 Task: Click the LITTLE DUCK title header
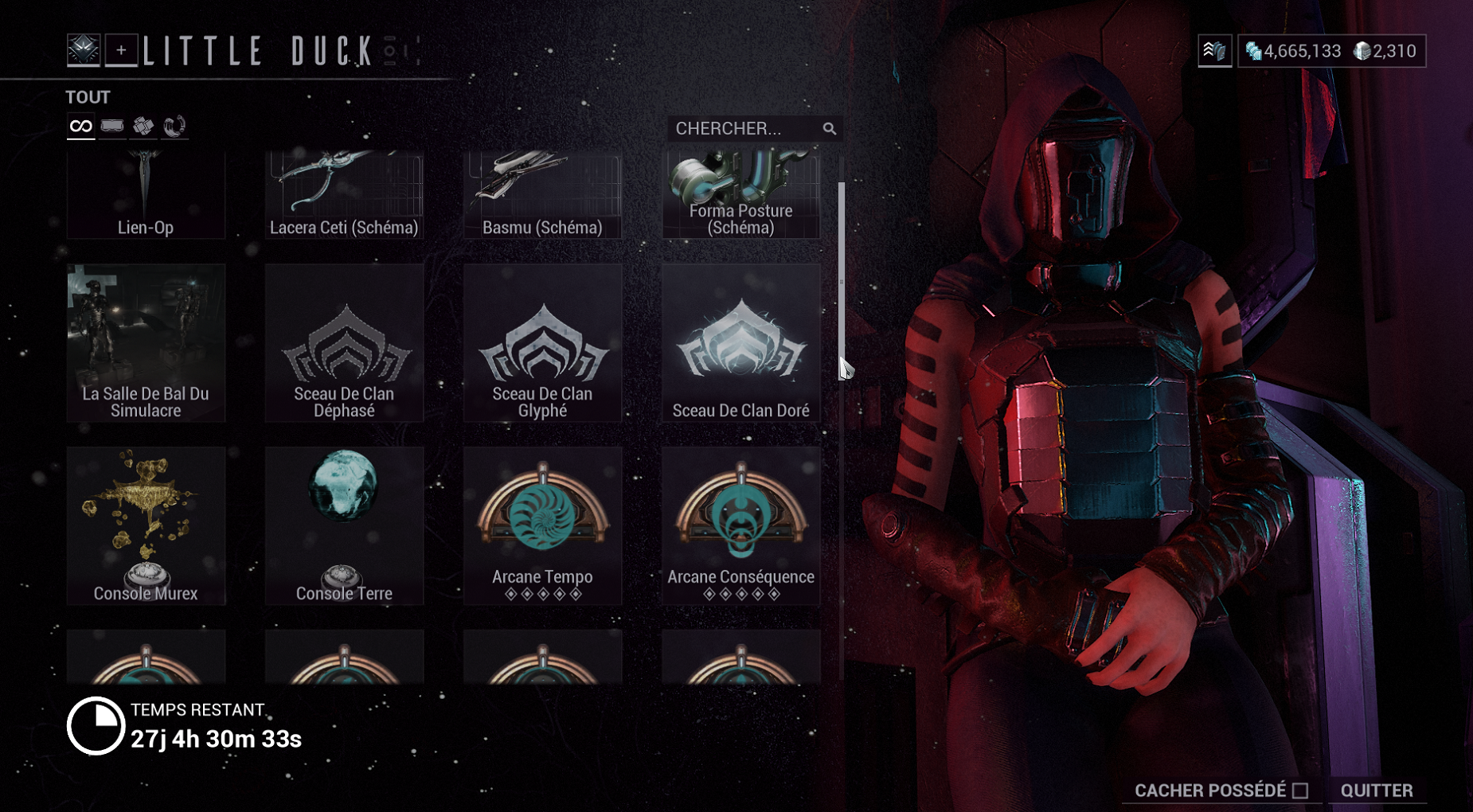(x=259, y=49)
